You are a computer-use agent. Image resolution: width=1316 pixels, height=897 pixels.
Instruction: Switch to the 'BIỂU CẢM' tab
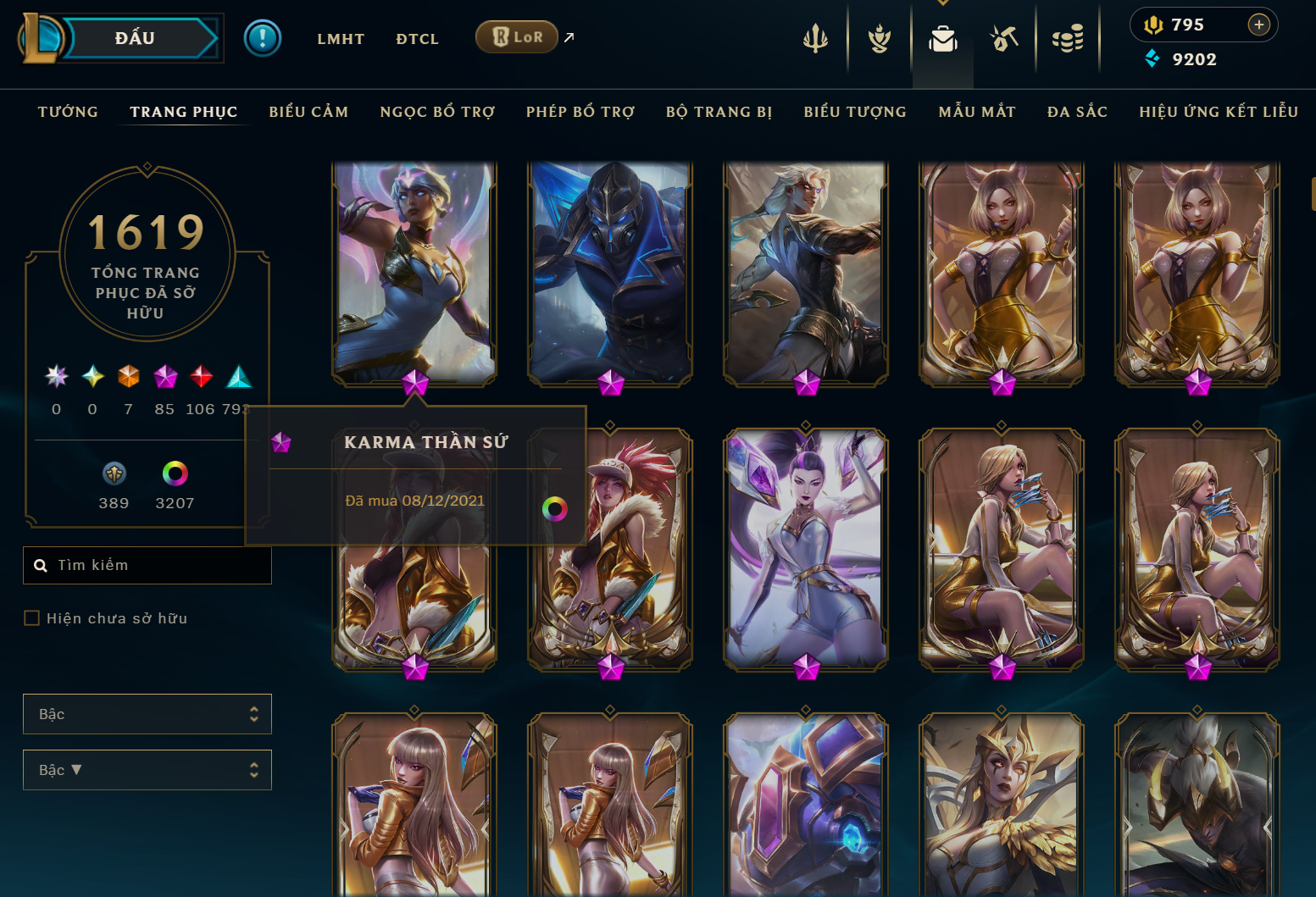[x=308, y=111]
